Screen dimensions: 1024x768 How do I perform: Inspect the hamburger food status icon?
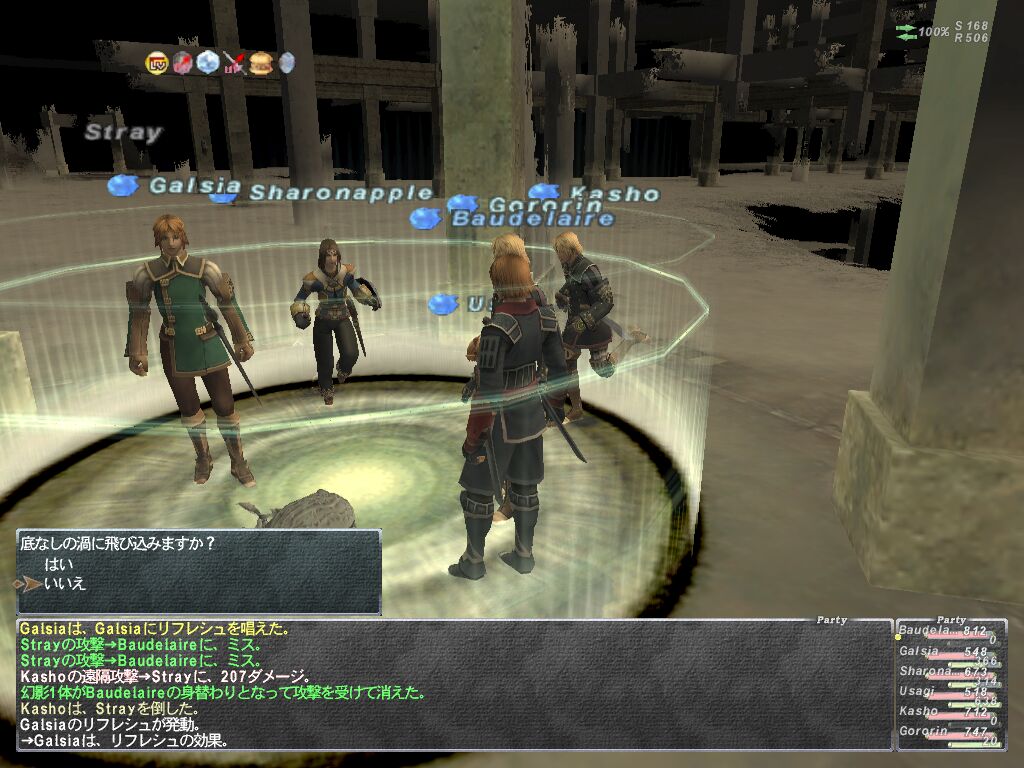click(260, 63)
